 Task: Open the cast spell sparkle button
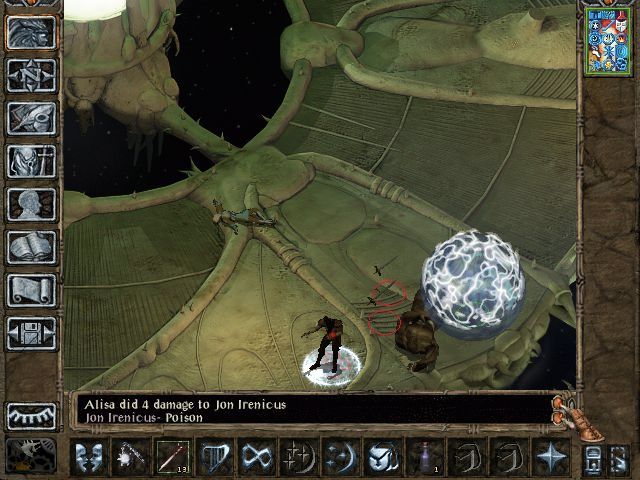(298, 457)
